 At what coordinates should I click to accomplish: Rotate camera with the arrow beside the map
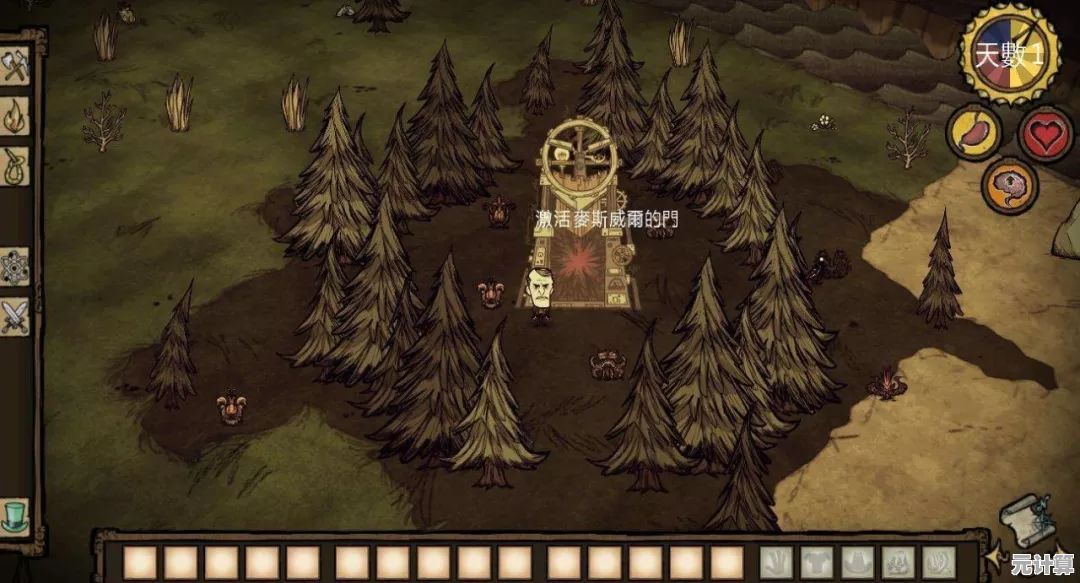click(994, 552)
